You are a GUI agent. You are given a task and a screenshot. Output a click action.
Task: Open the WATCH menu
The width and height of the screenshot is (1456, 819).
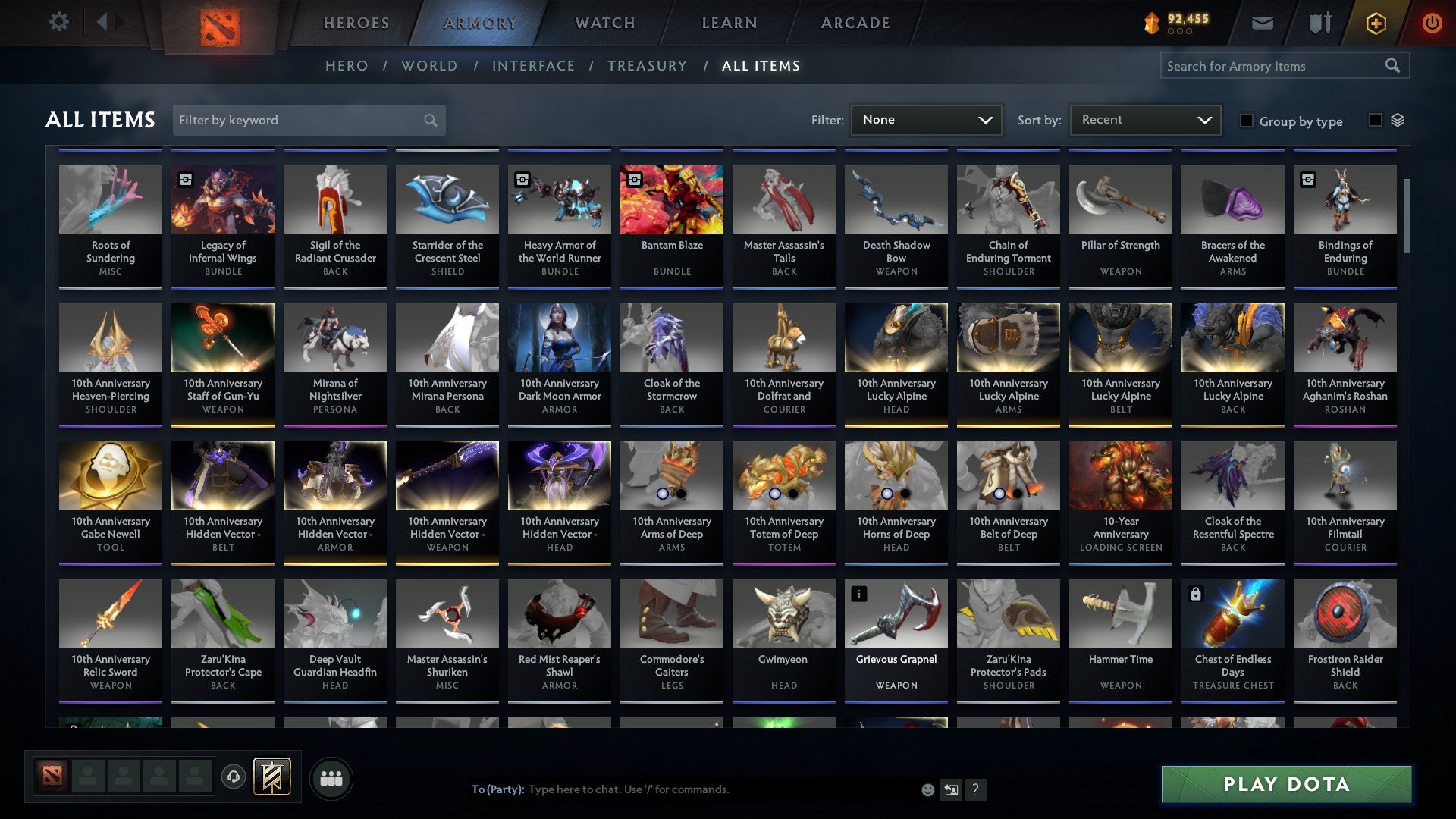(x=604, y=23)
